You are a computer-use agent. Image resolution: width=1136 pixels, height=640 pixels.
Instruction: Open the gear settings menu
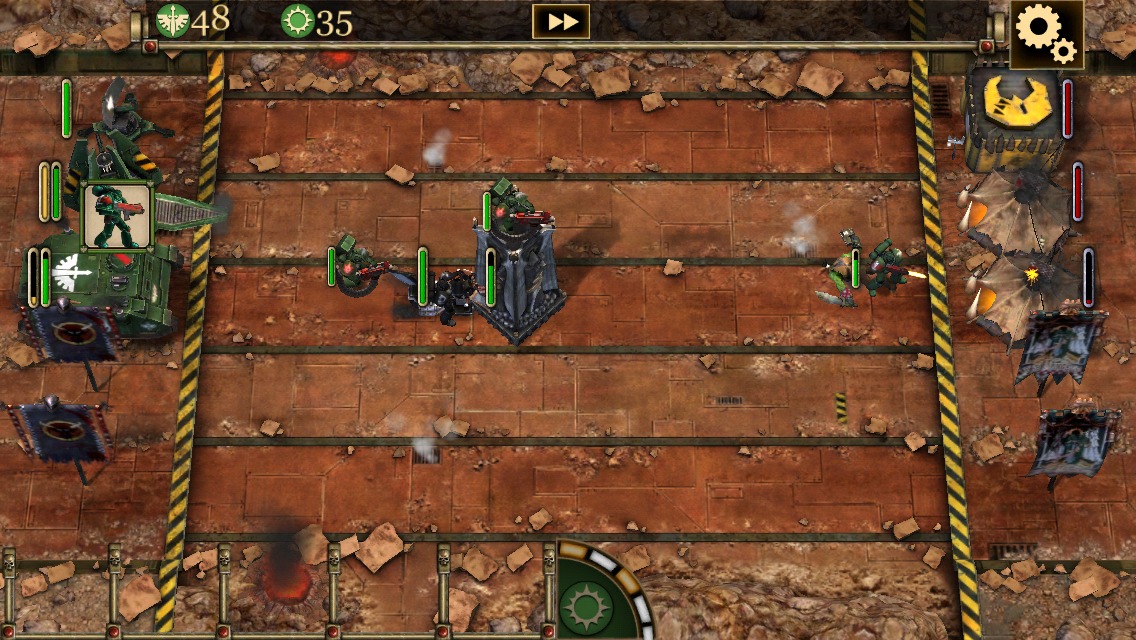tap(1045, 34)
